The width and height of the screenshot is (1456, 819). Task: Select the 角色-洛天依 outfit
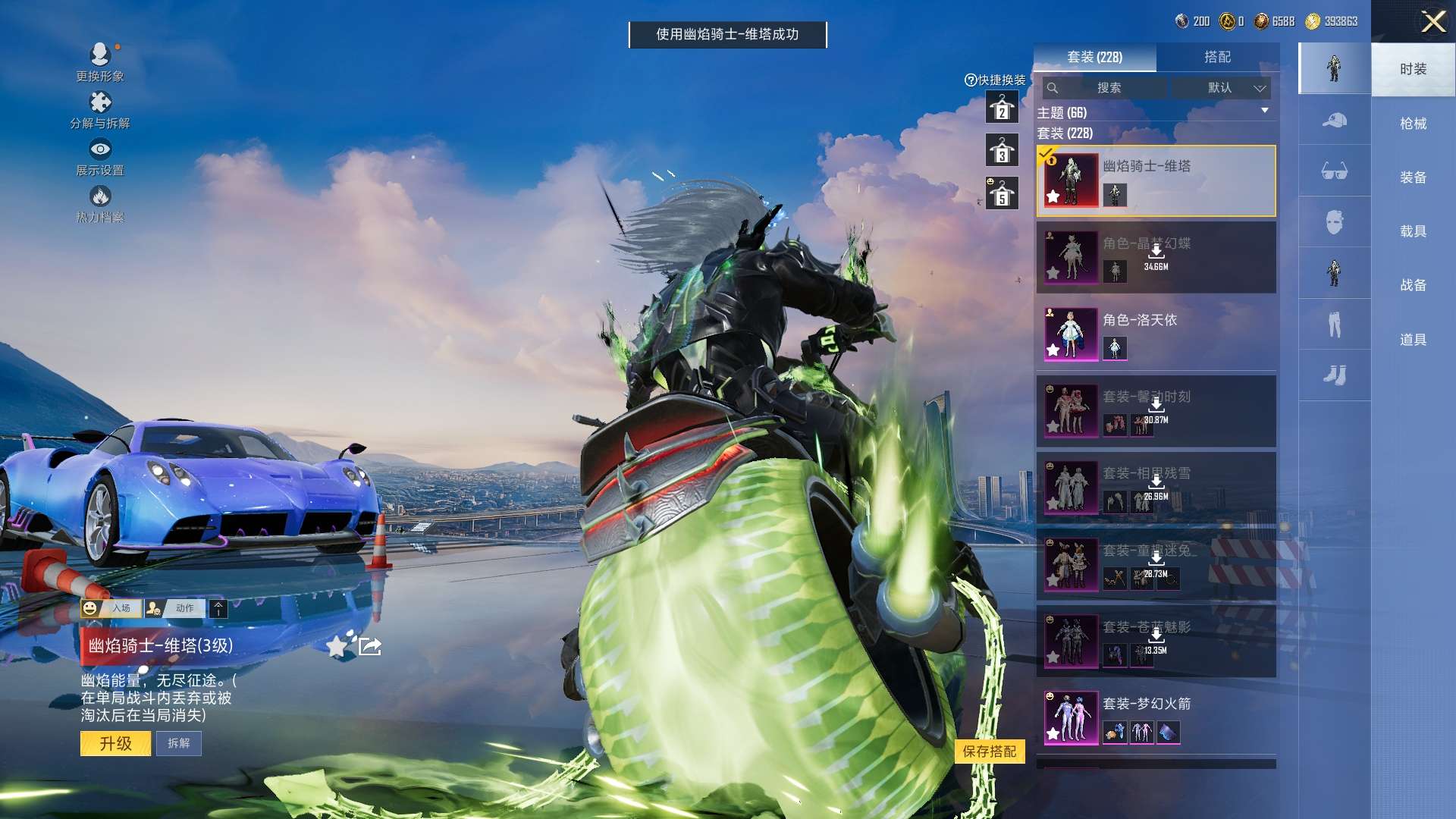pyautogui.click(x=1155, y=334)
